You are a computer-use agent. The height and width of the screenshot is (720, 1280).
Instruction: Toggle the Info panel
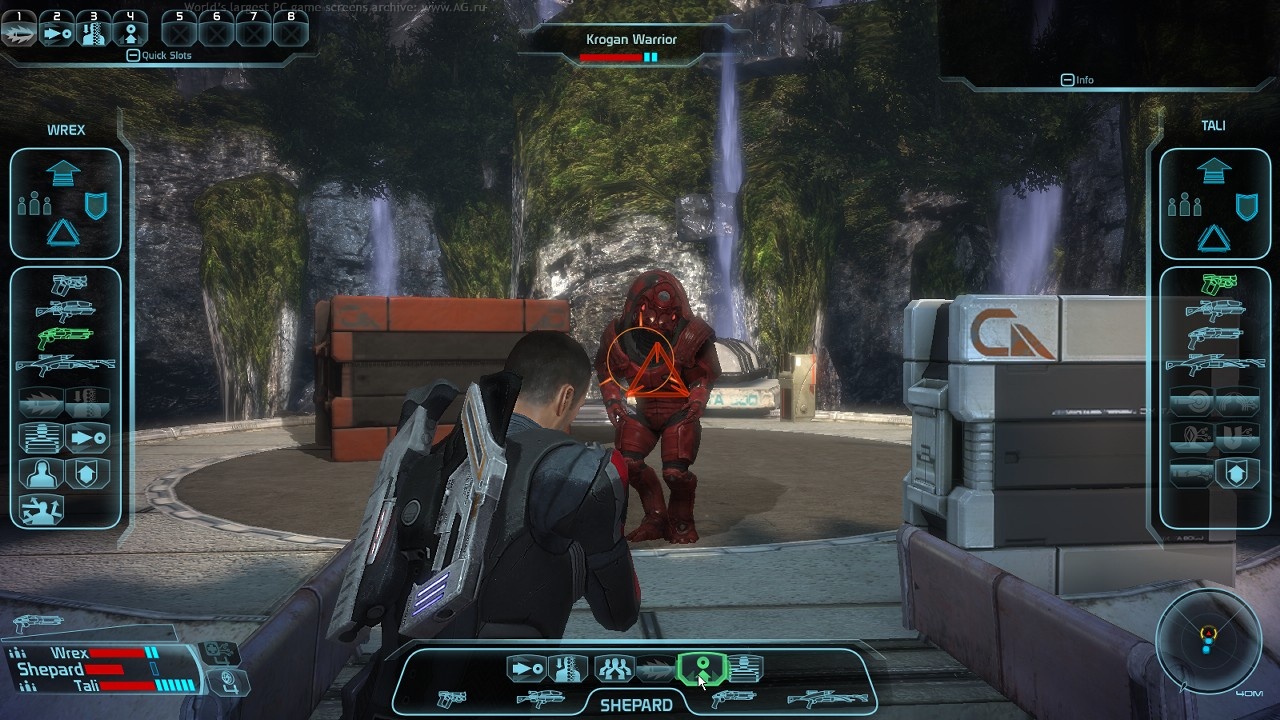[1067, 80]
